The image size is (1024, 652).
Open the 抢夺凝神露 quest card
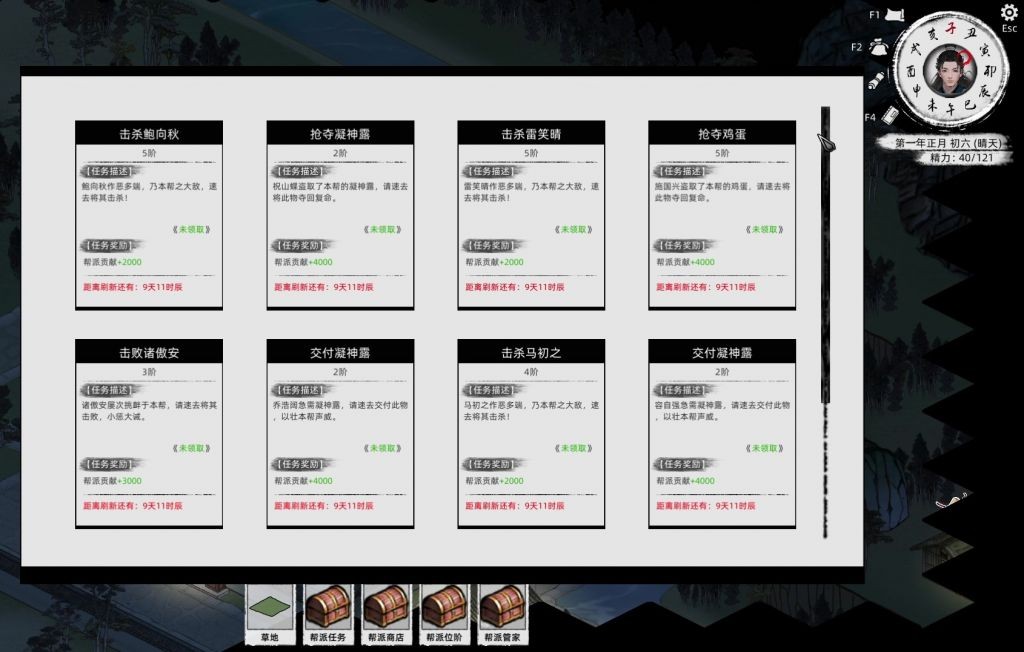pos(340,215)
